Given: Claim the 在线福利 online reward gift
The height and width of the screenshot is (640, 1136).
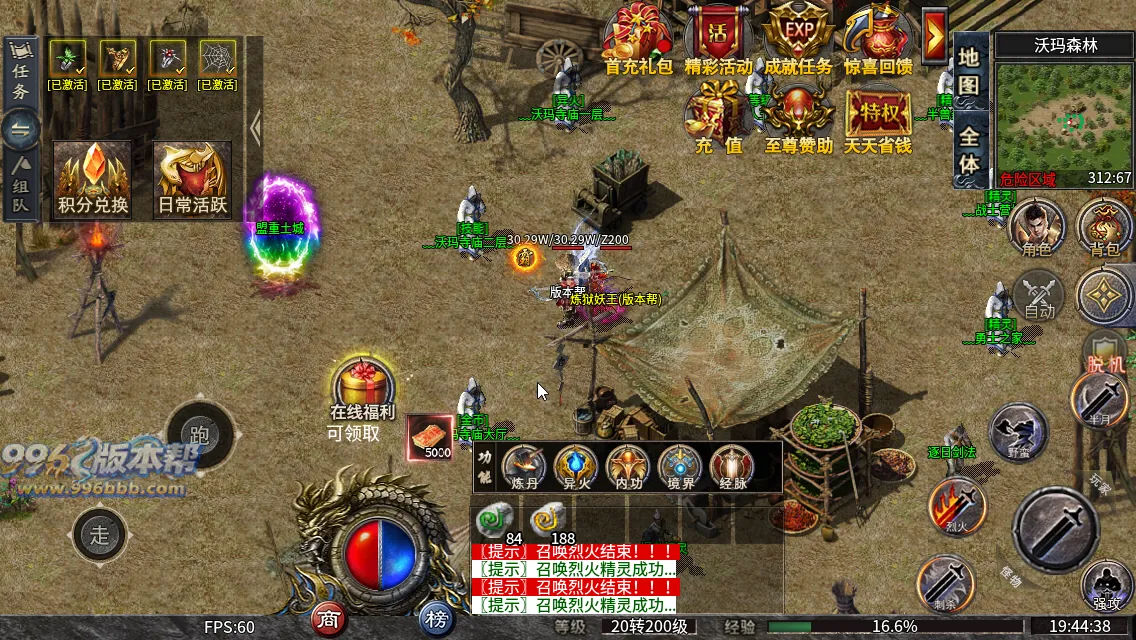Looking at the screenshot, I should (362, 385).
